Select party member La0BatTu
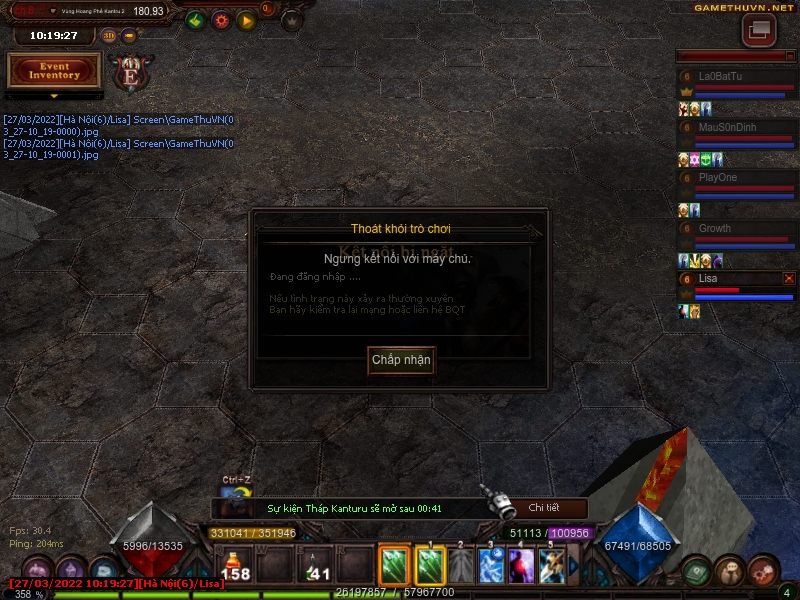 [734, 77]
